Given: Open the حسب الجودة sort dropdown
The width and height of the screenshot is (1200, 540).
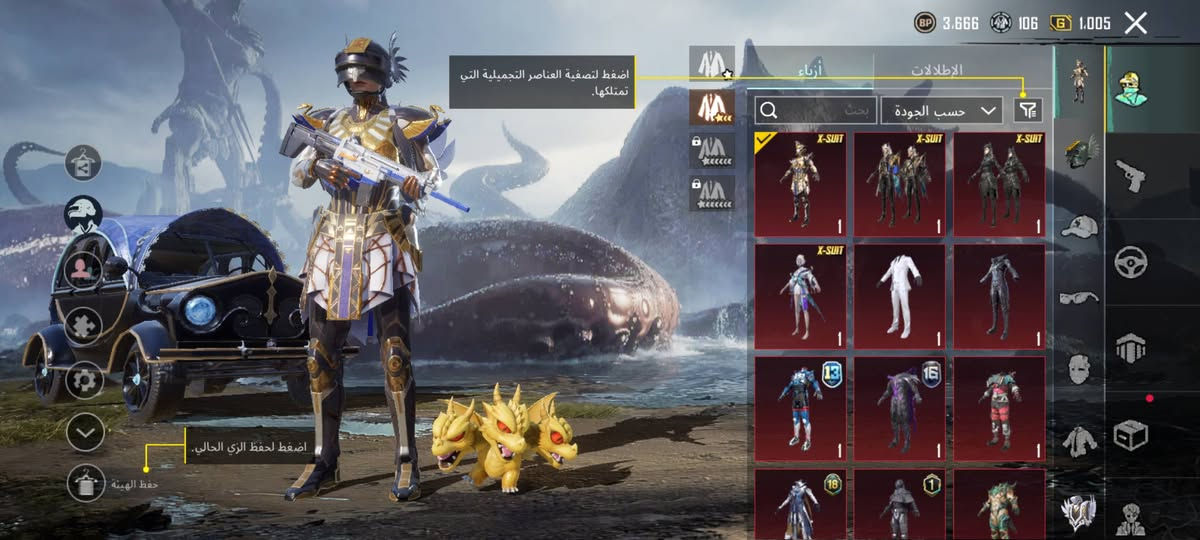Looking at the screenshot, I should pos(942,110).
